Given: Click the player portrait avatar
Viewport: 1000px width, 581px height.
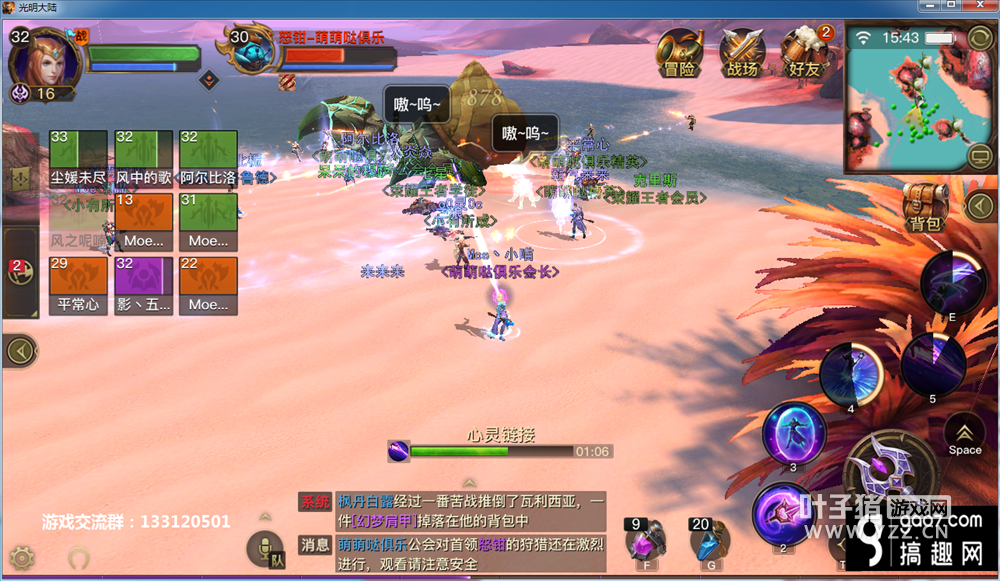Looking at the screenshot, I should click(40, 58).
